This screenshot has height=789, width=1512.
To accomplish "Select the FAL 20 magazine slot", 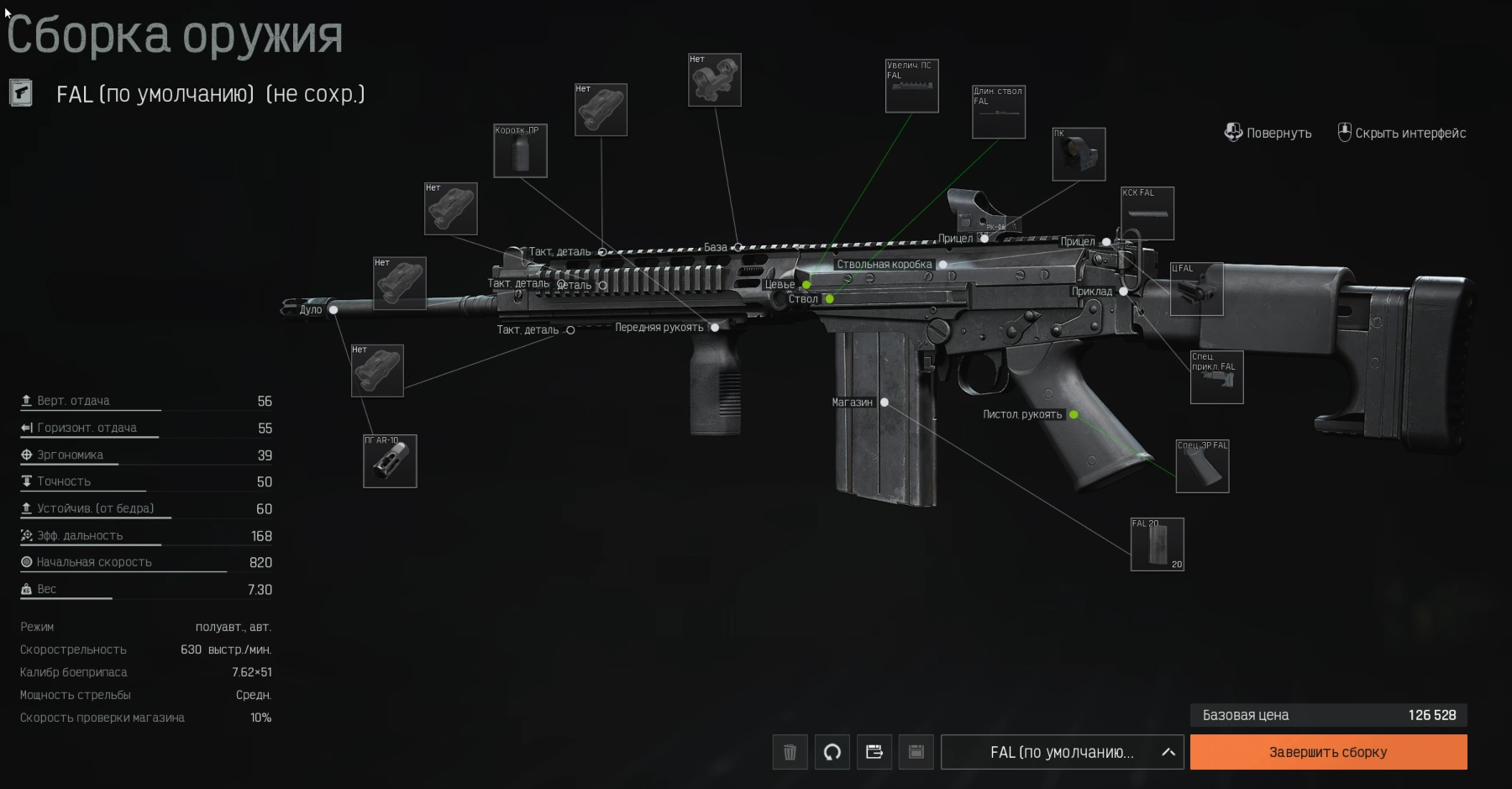I will [x=1157, y=544].
